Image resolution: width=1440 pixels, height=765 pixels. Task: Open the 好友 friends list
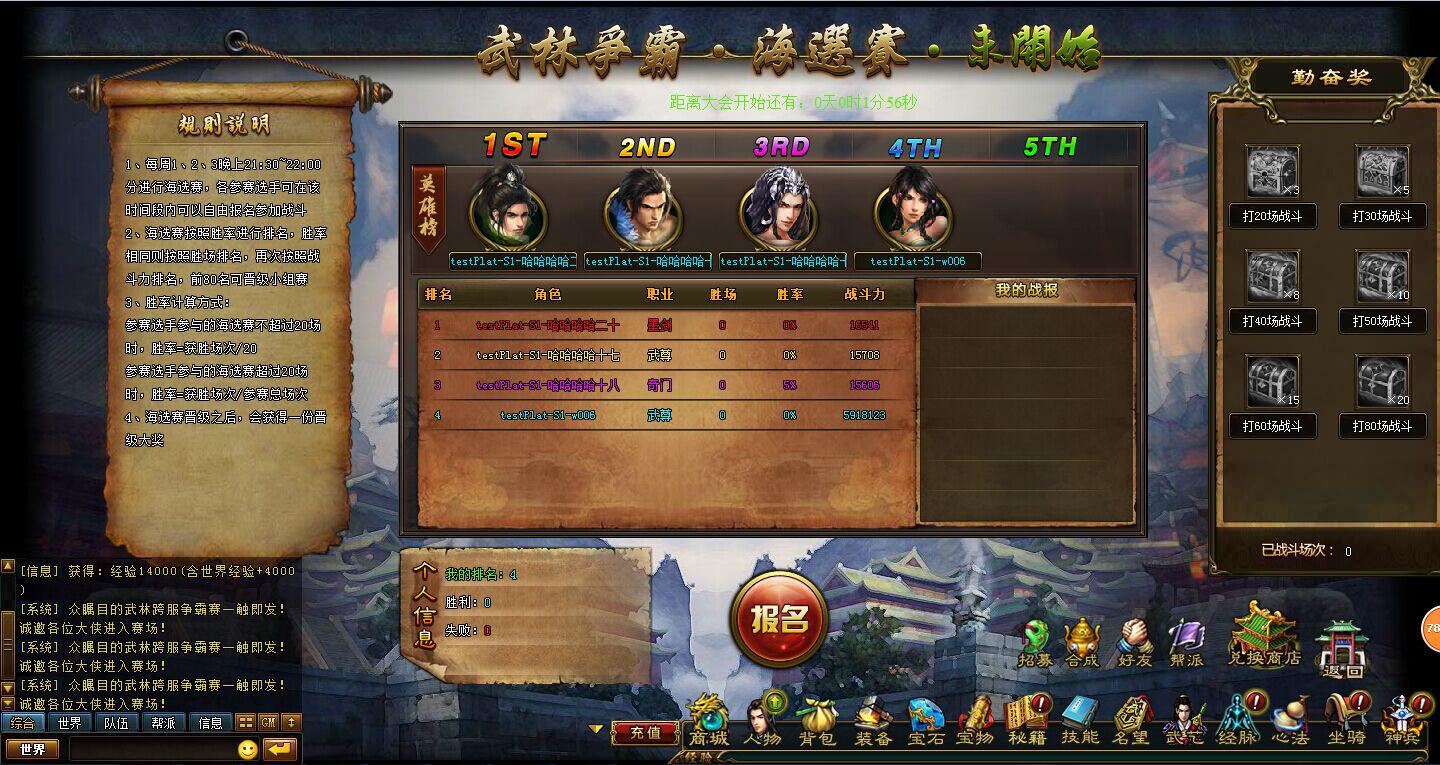tap(1134, 643)
